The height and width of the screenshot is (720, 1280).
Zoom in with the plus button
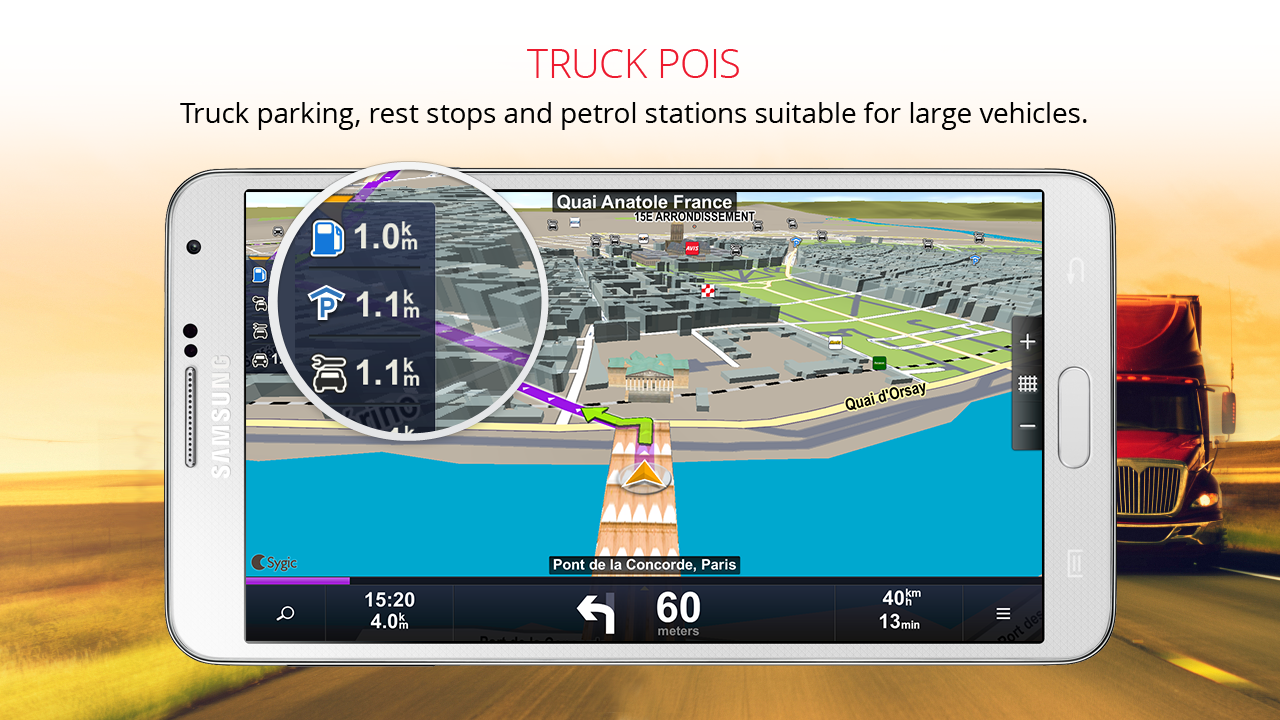(x=1027, y=341)
